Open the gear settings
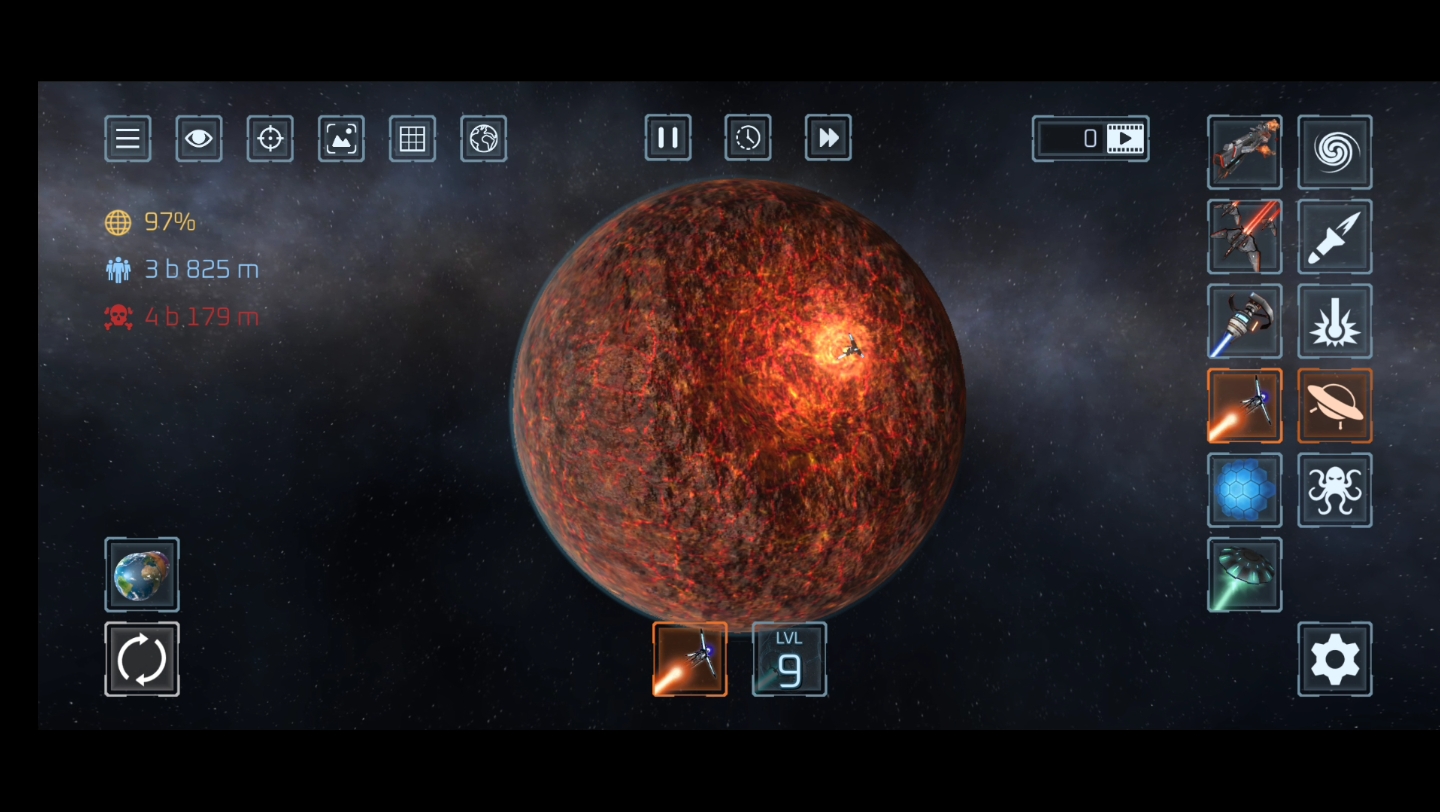Screen dimensions: 1440x812 (x=1335, y=659)
